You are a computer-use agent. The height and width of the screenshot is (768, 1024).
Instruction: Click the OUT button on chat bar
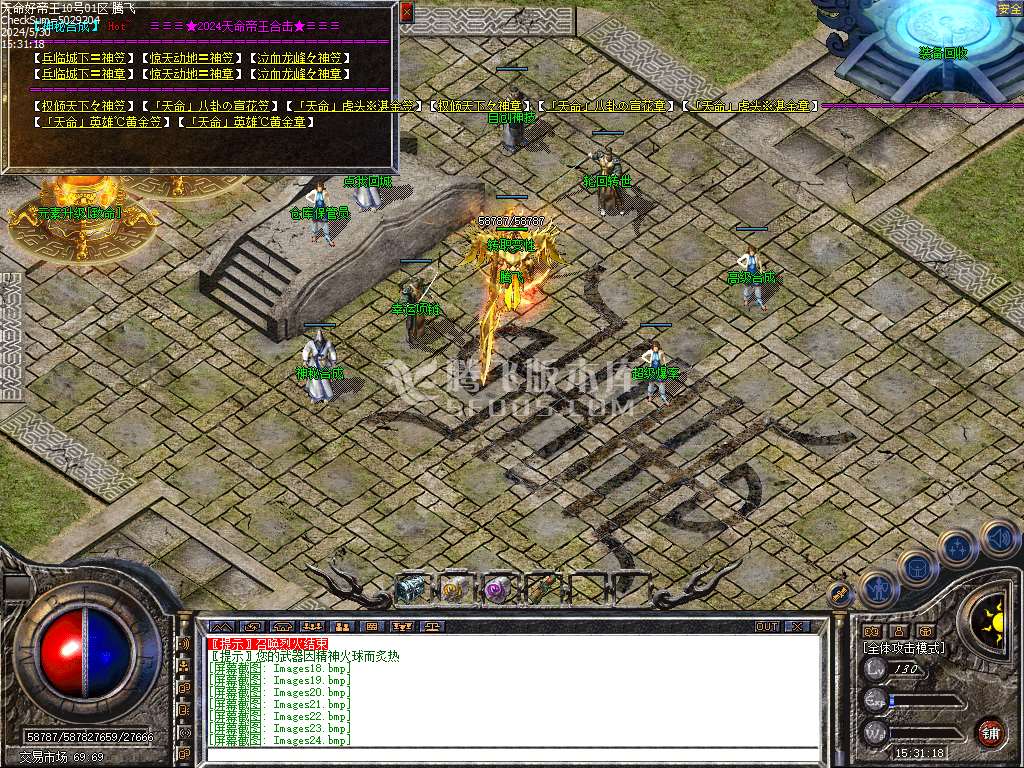coord(767,627)
